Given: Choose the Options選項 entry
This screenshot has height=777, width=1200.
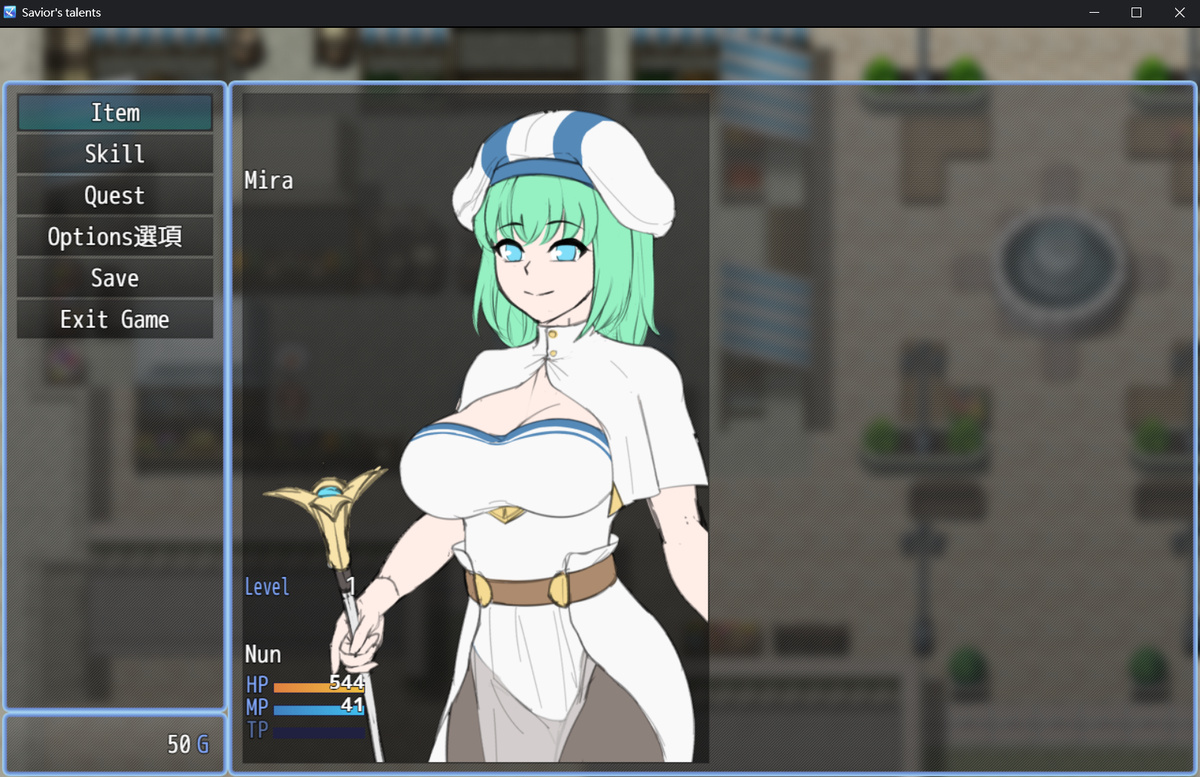Looking at the screenshot, I should pyautogui.click(x=115, y=237).
